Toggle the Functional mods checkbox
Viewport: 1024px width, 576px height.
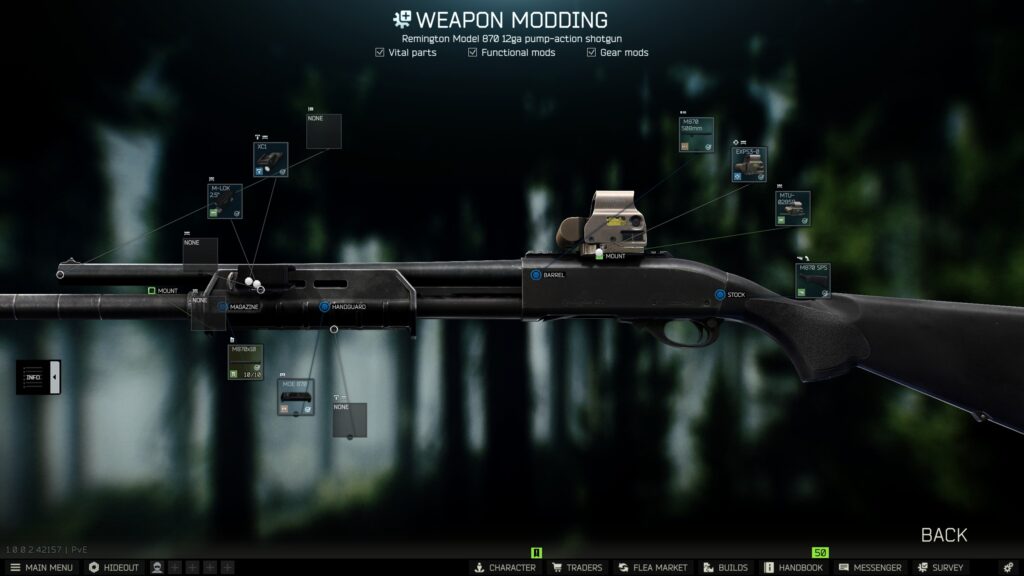click(472, 52)
